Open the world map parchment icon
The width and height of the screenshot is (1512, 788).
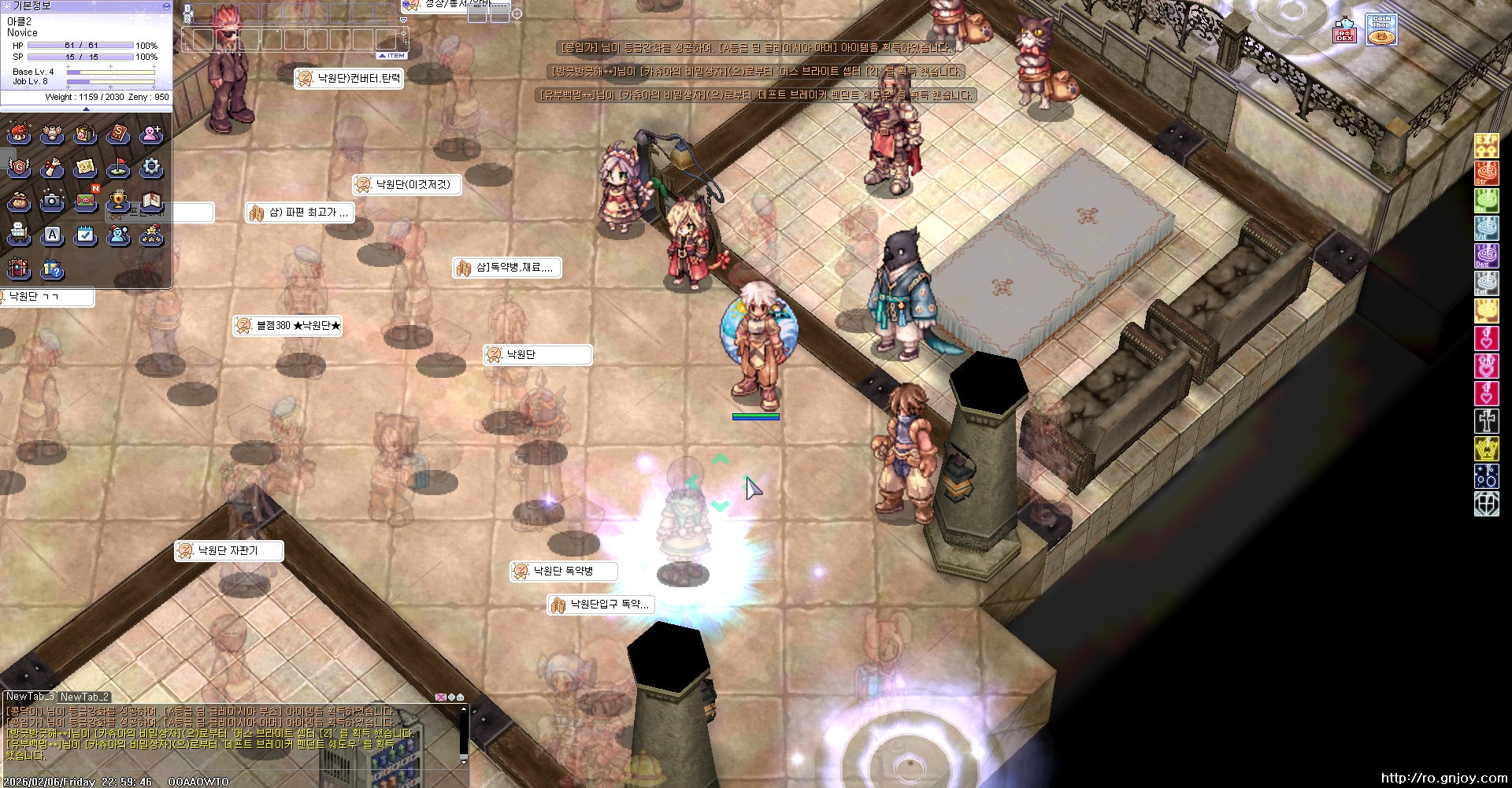pos(85,168)
